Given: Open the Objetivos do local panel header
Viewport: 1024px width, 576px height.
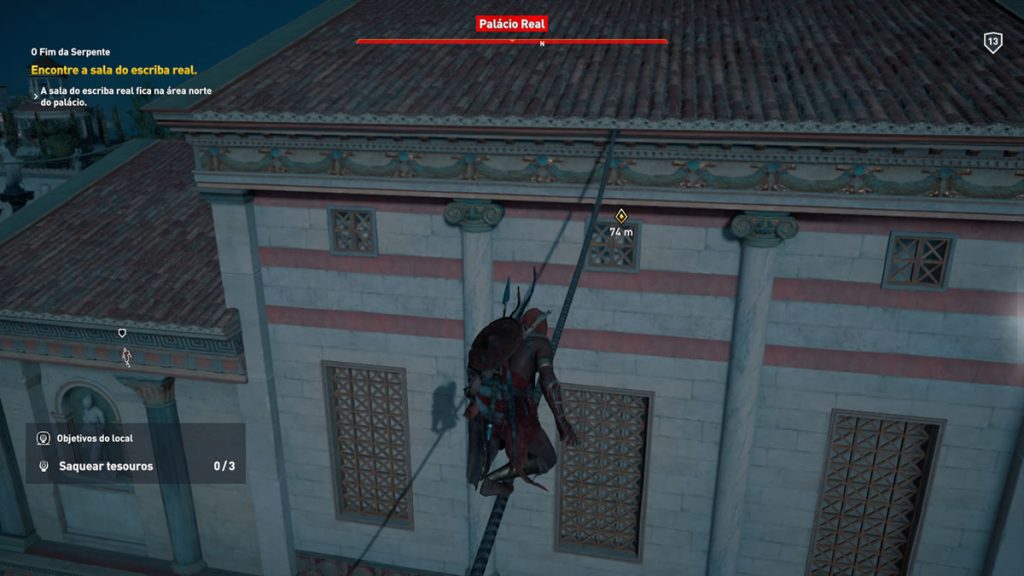Looking at the screenshot, I should pyautogui.click(x=95, y=438).
